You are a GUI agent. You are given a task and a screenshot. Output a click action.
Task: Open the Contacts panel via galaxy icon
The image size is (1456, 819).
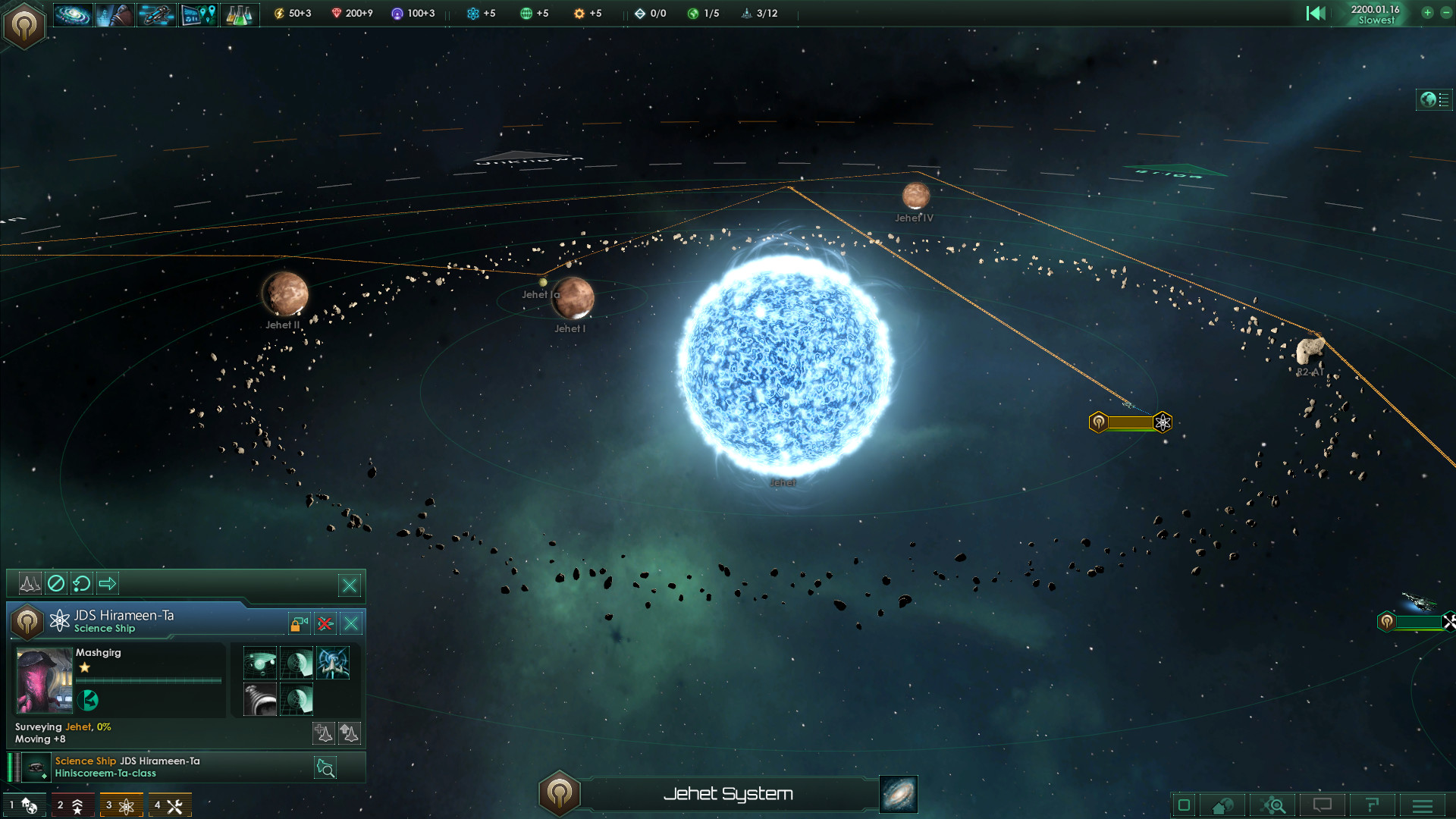click(74, 14)
